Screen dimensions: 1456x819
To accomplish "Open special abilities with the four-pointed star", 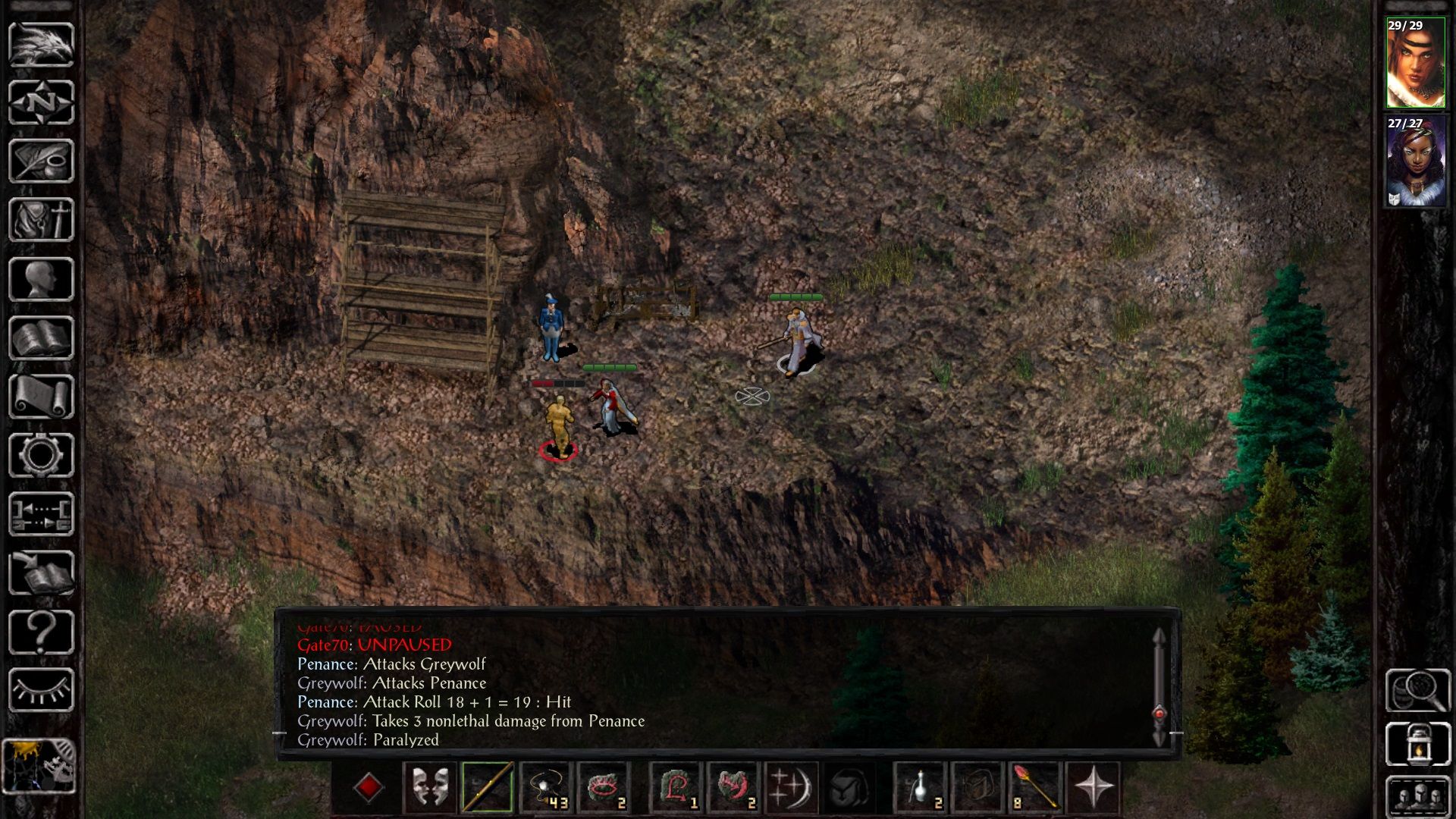I will pyautogui.click(x=1094, y=787).
